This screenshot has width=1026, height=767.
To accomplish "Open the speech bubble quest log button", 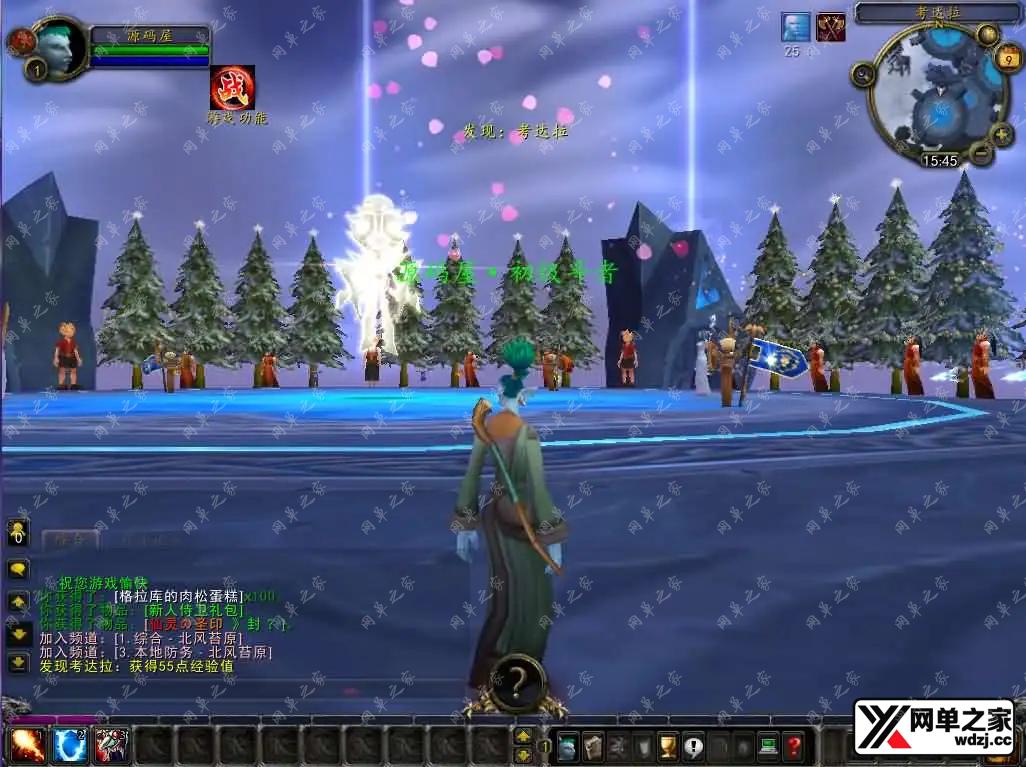I will pyautogui.click(x=693, y=746).
